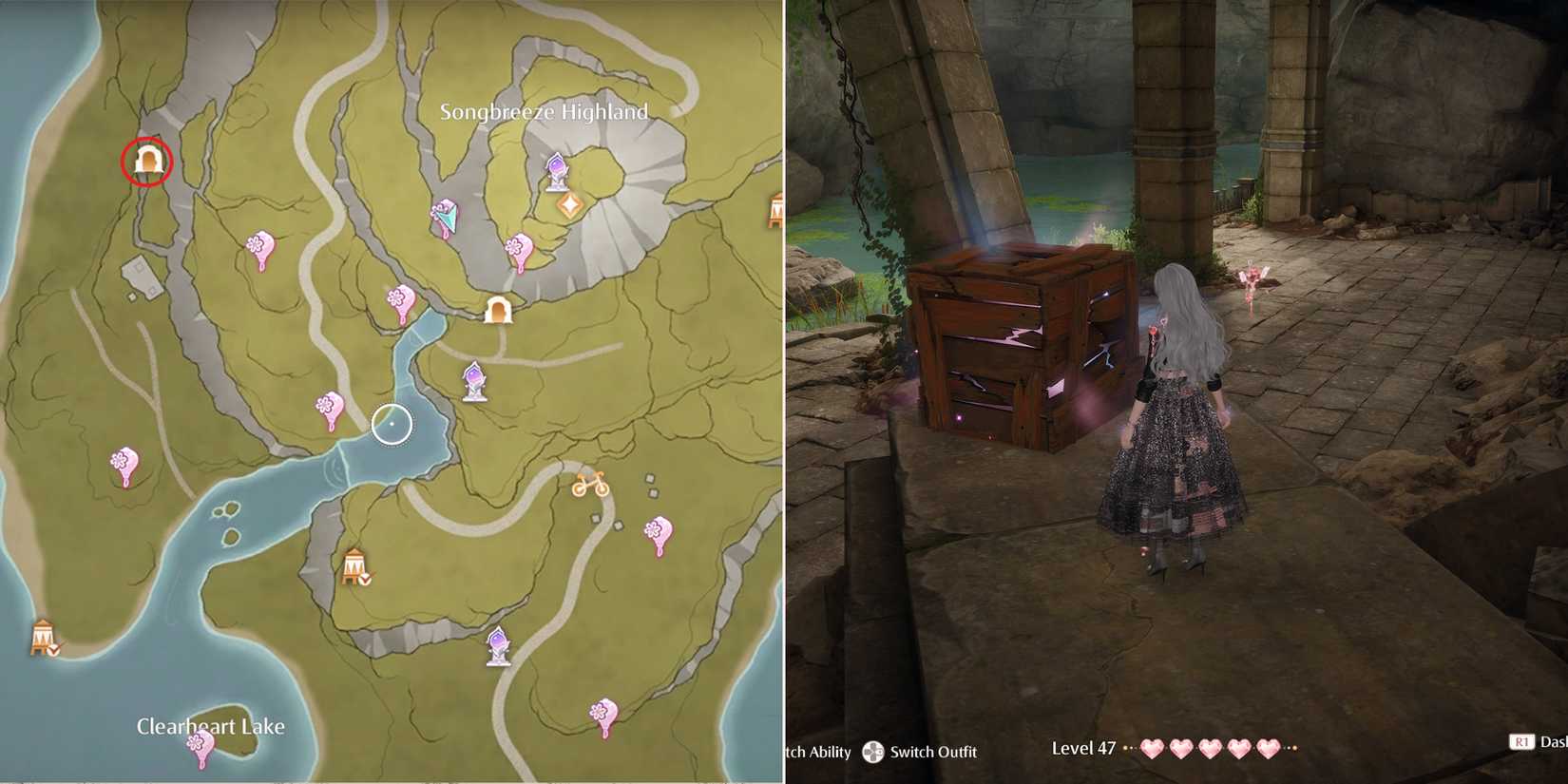
Task: Click the cave door marker in Songbreeze Highland
Action: pyautogui.click(x=497, y=311)
